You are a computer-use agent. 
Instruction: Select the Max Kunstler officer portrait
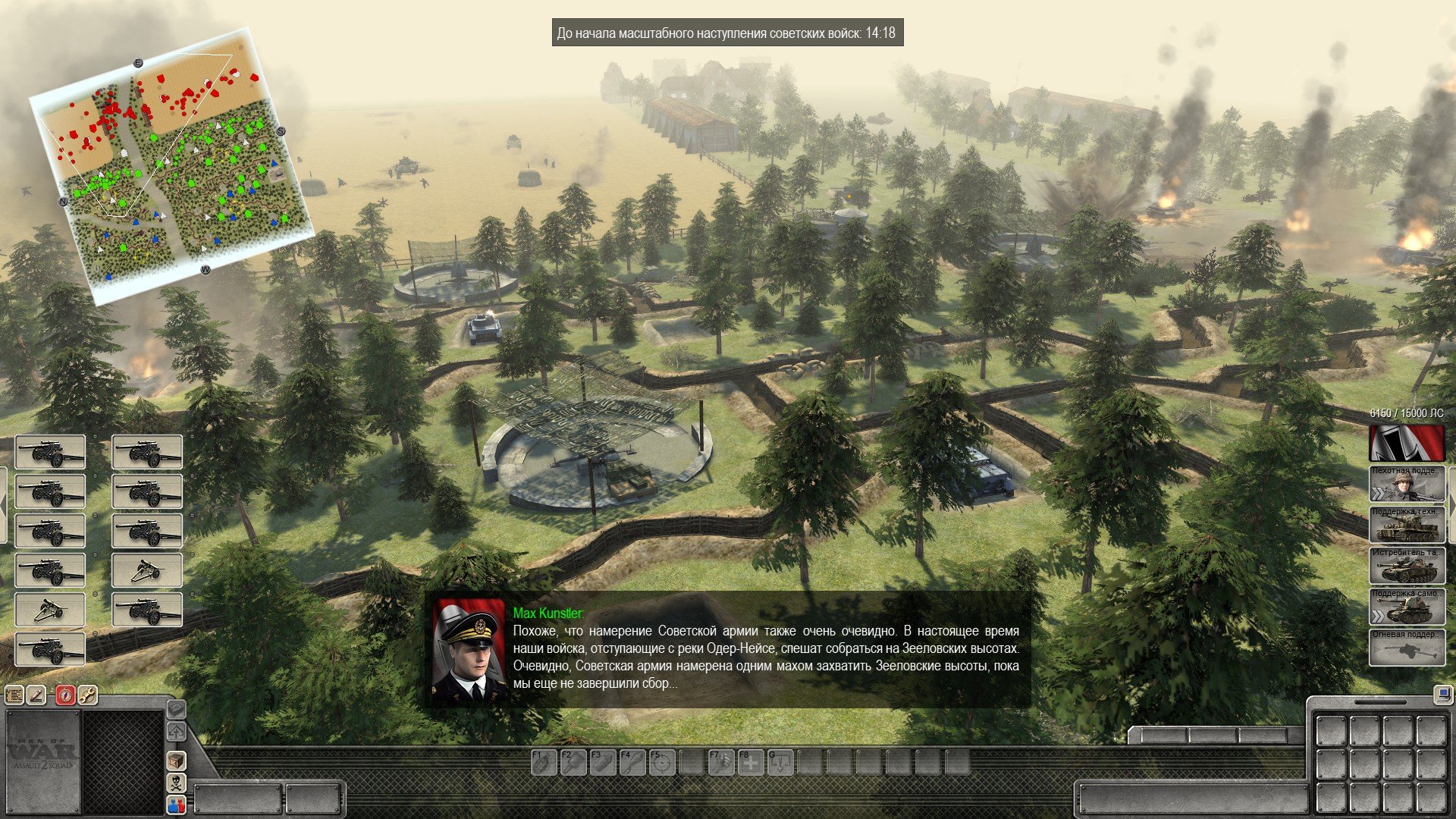[469, 651]
